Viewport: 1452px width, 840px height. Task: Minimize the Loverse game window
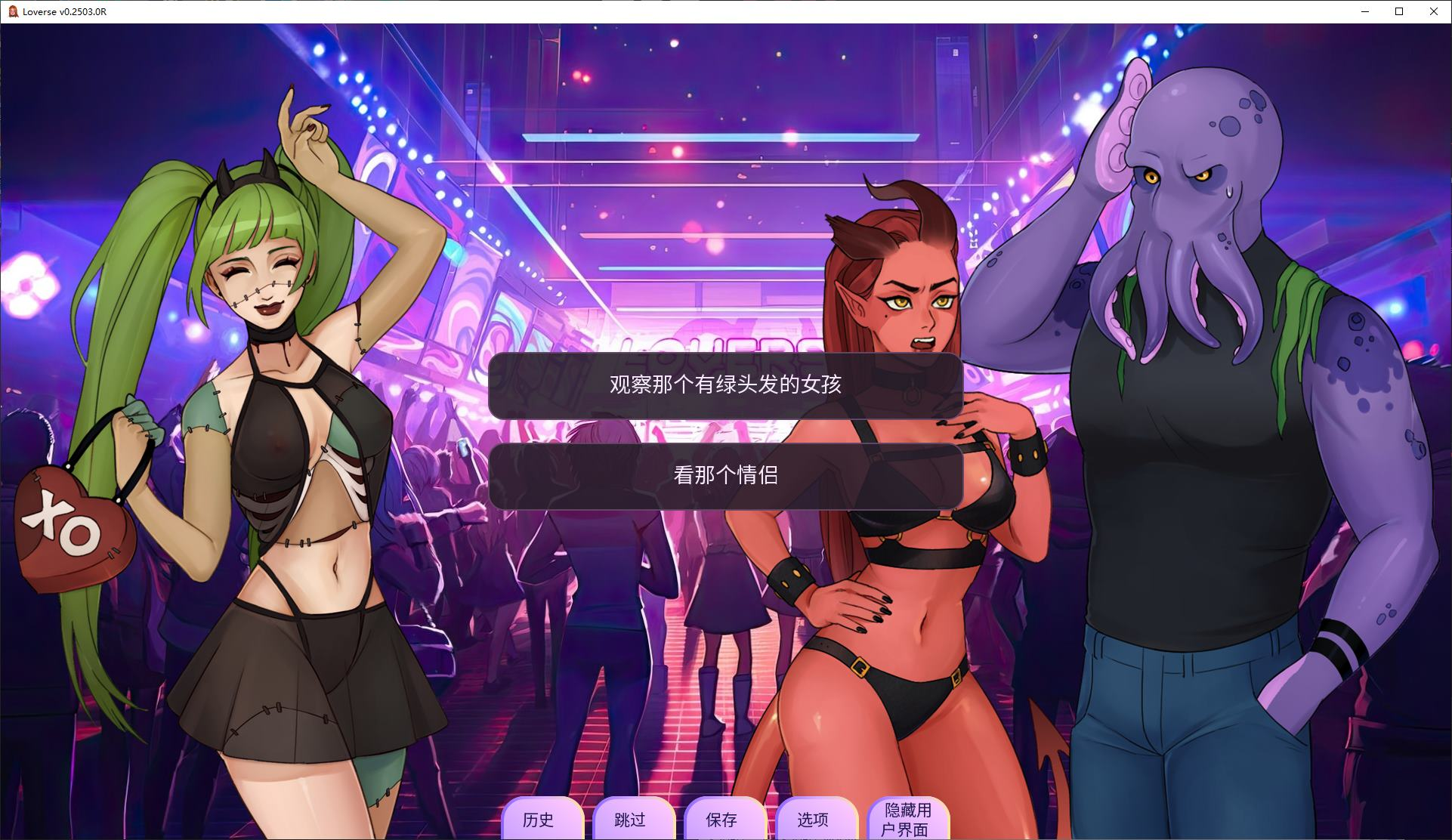[x=1364, y=11]
